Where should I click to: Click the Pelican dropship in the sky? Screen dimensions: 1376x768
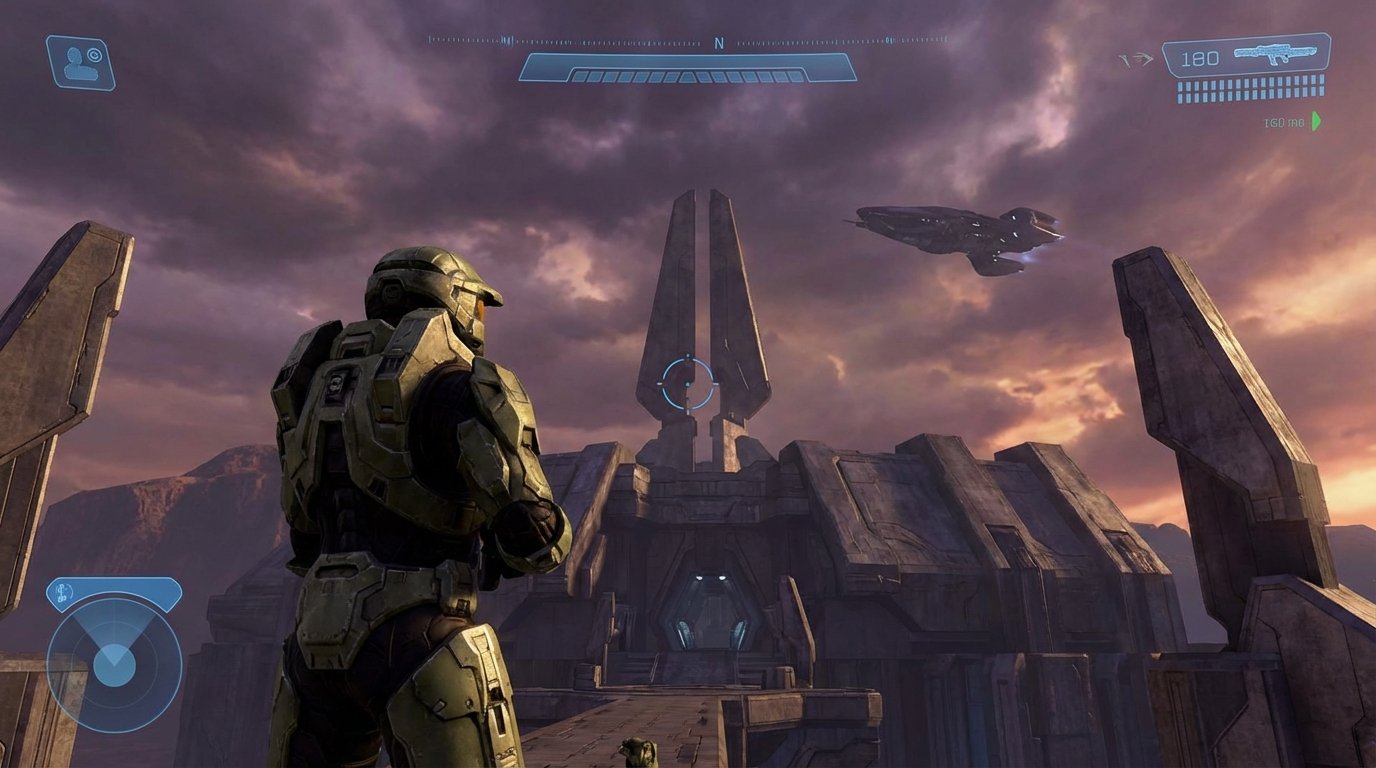pyautogui.click(x=955, y=236)
